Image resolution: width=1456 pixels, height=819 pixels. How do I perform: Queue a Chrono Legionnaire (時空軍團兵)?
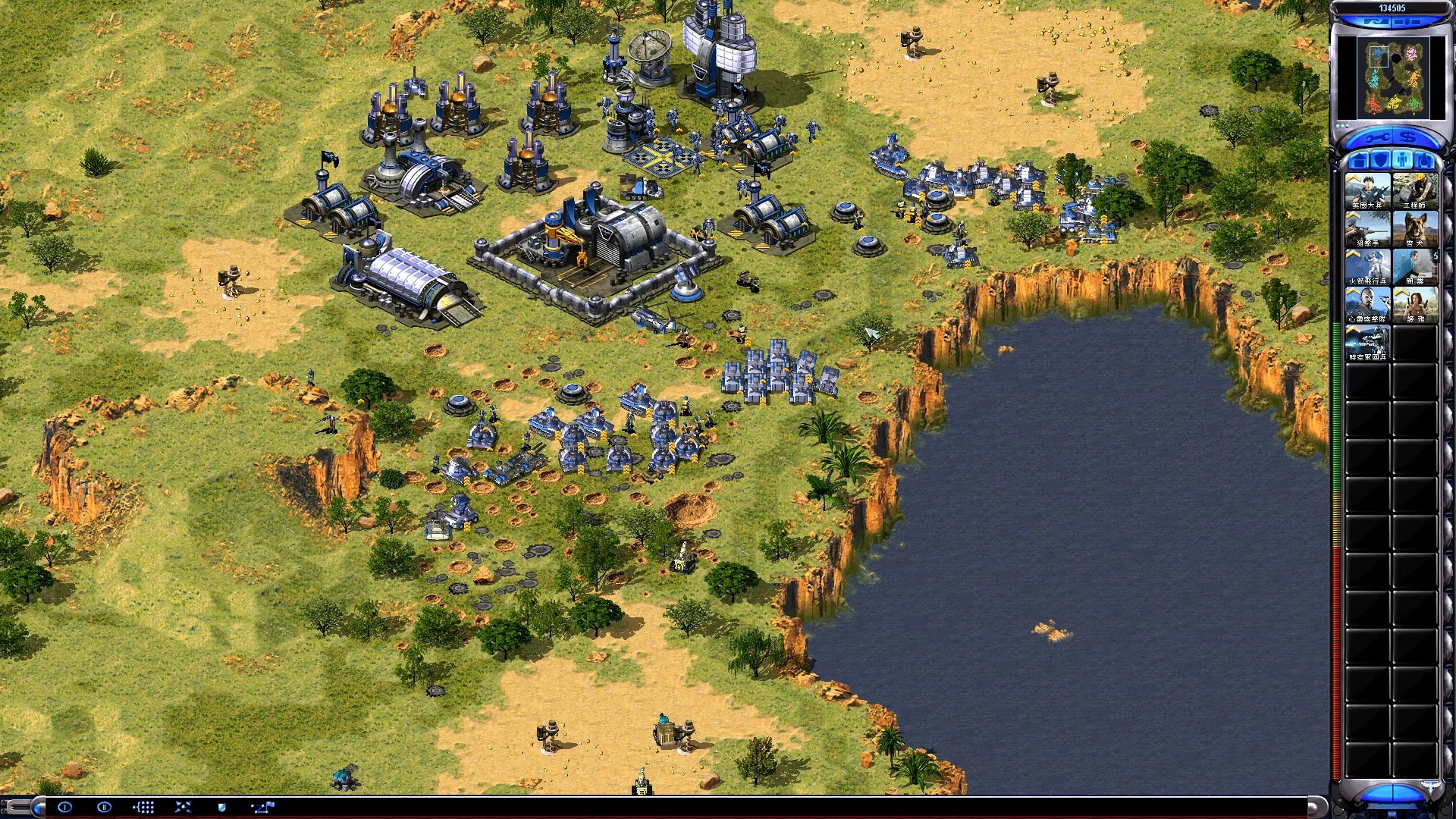coord(1368,343)
